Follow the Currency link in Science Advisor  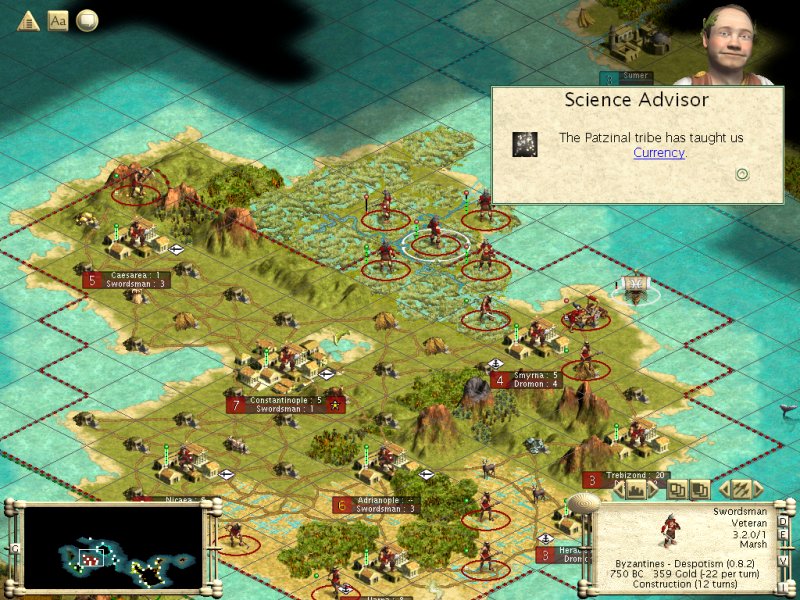click(659, 153)
